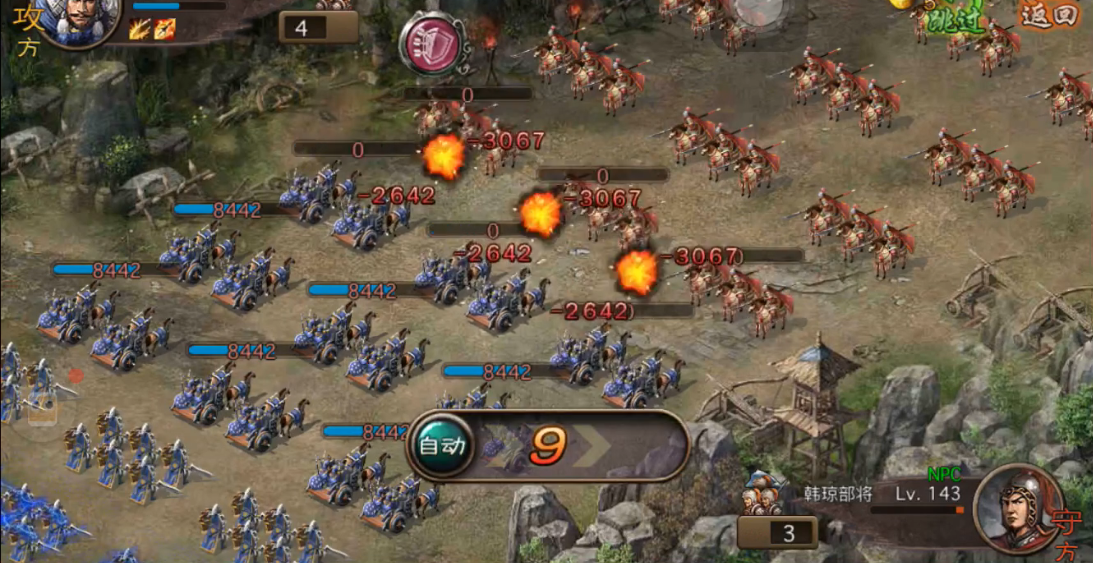Tap the flaming arrow skill icon
Viewport: 1093px width, 563px height.
tap(165, 28)
